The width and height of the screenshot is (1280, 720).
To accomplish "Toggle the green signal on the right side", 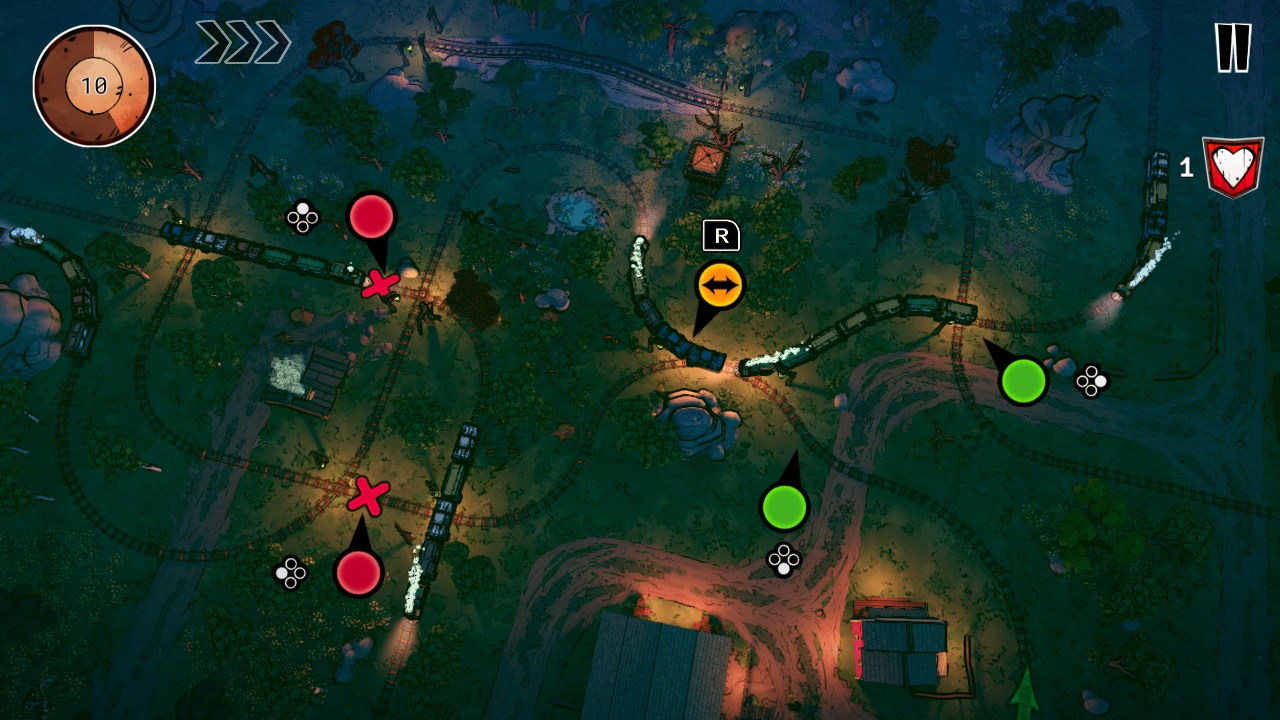I will [x=1022, y=380].
